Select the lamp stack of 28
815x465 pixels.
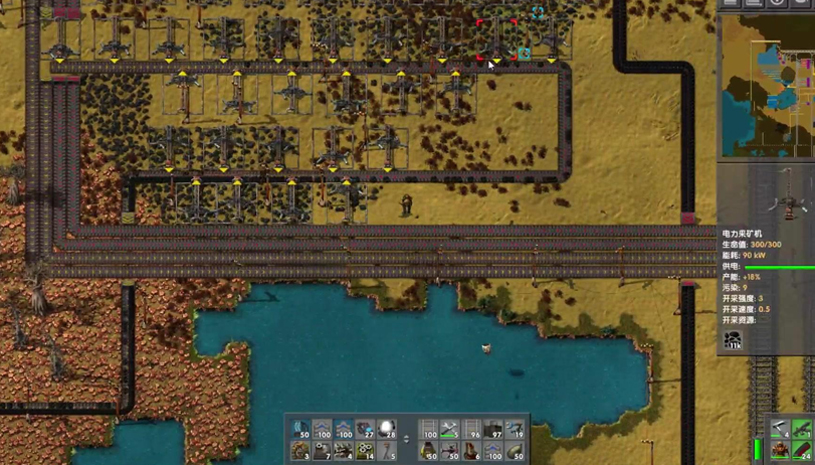point(387,430)
